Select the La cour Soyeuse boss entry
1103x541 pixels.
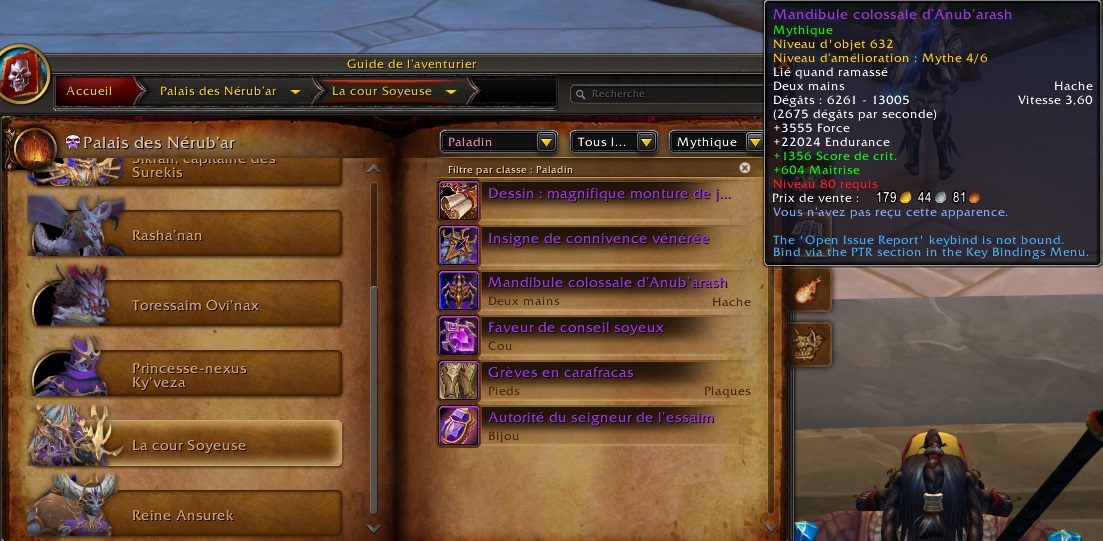[187, 445]
